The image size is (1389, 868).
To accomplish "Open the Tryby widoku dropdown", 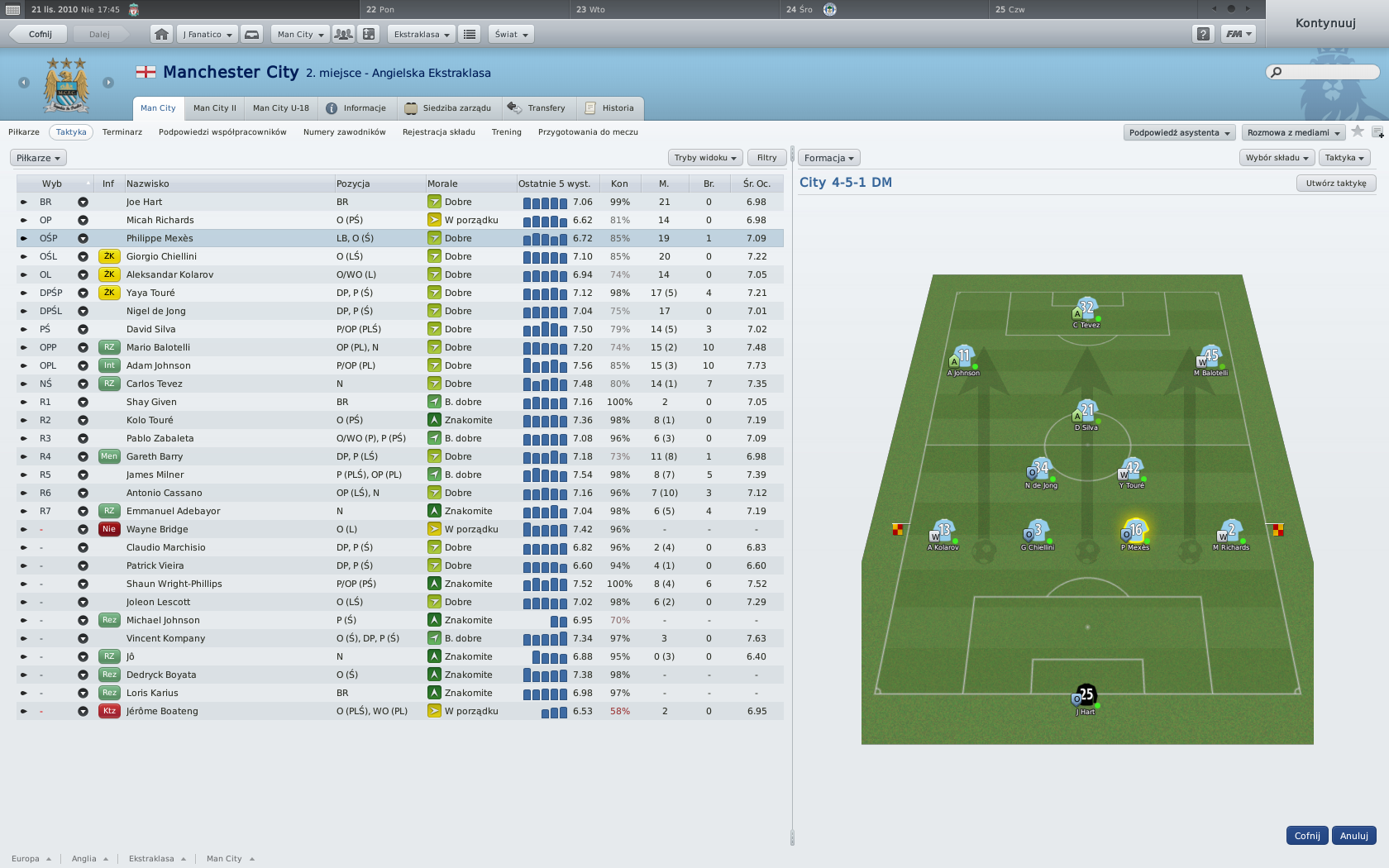I will (x=704, y=158).
